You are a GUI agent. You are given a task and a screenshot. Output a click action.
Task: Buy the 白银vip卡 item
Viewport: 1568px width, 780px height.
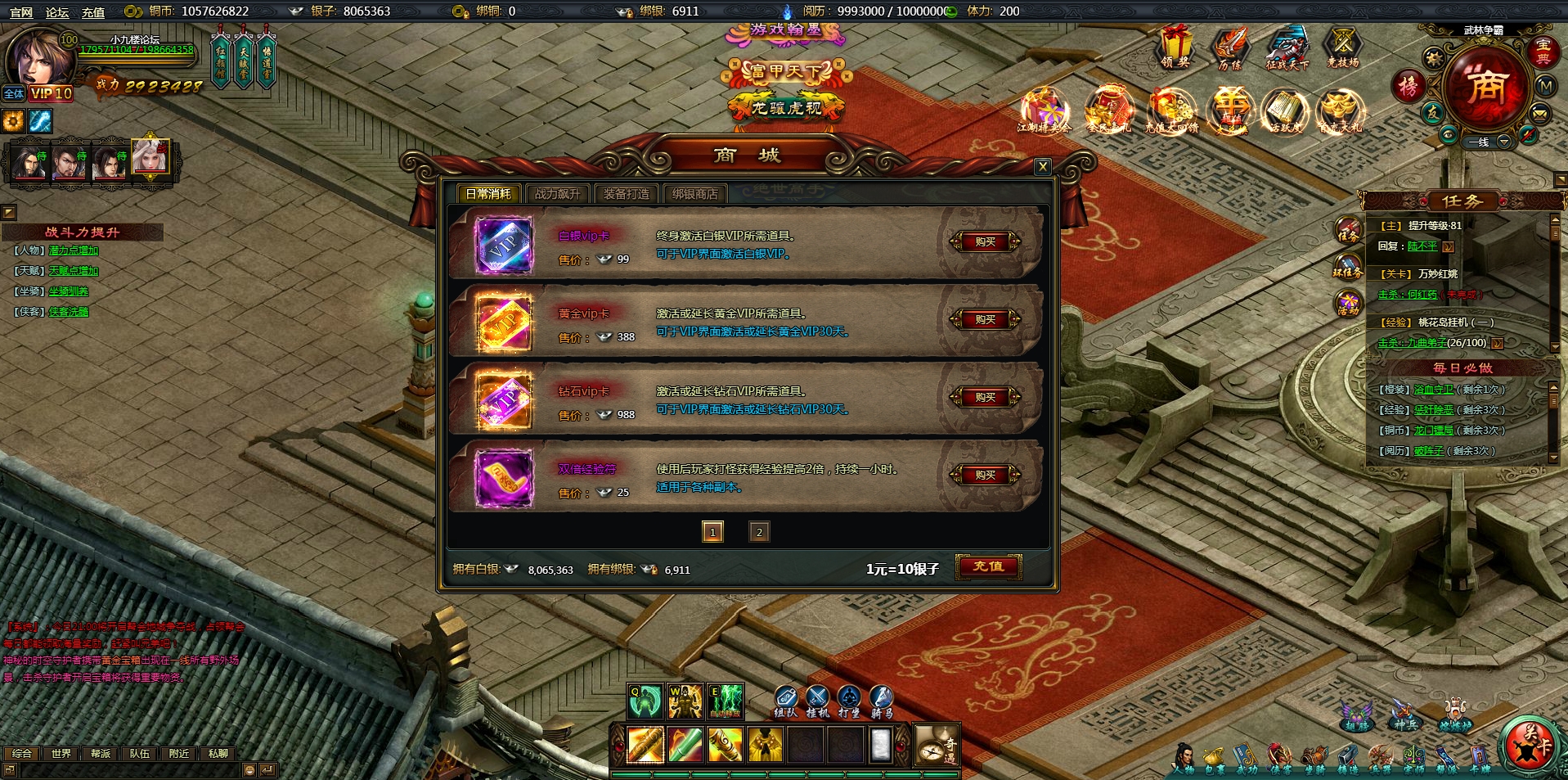985,241
